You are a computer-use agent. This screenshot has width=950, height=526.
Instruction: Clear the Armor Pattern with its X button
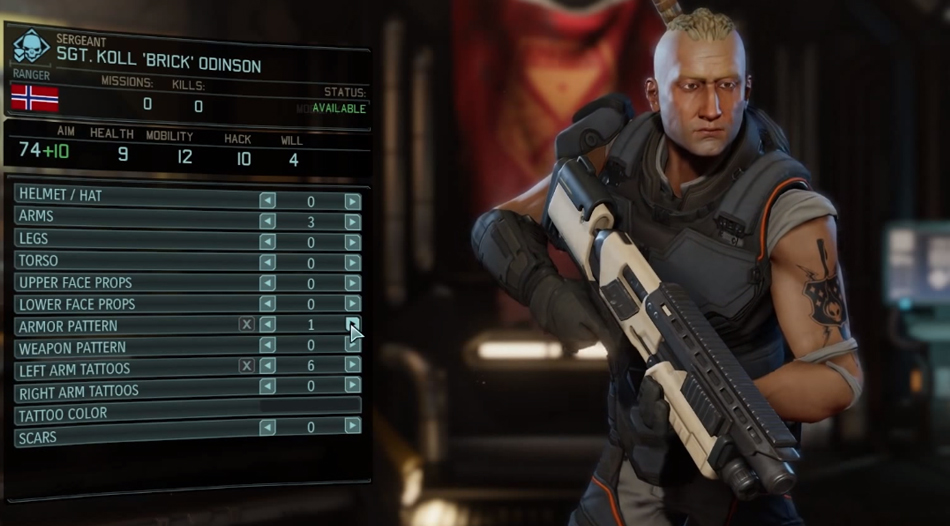pyautogui.click(x=246, y=325)
